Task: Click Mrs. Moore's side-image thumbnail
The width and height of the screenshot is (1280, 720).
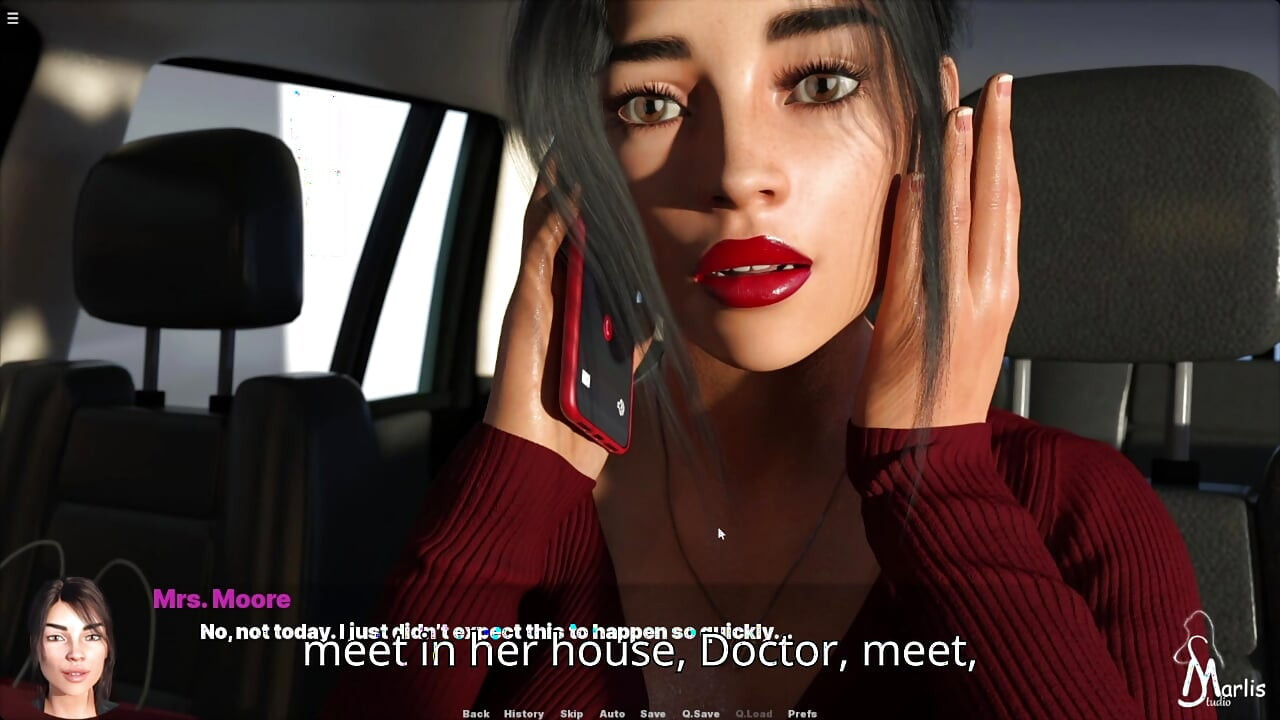Action: 68,640
